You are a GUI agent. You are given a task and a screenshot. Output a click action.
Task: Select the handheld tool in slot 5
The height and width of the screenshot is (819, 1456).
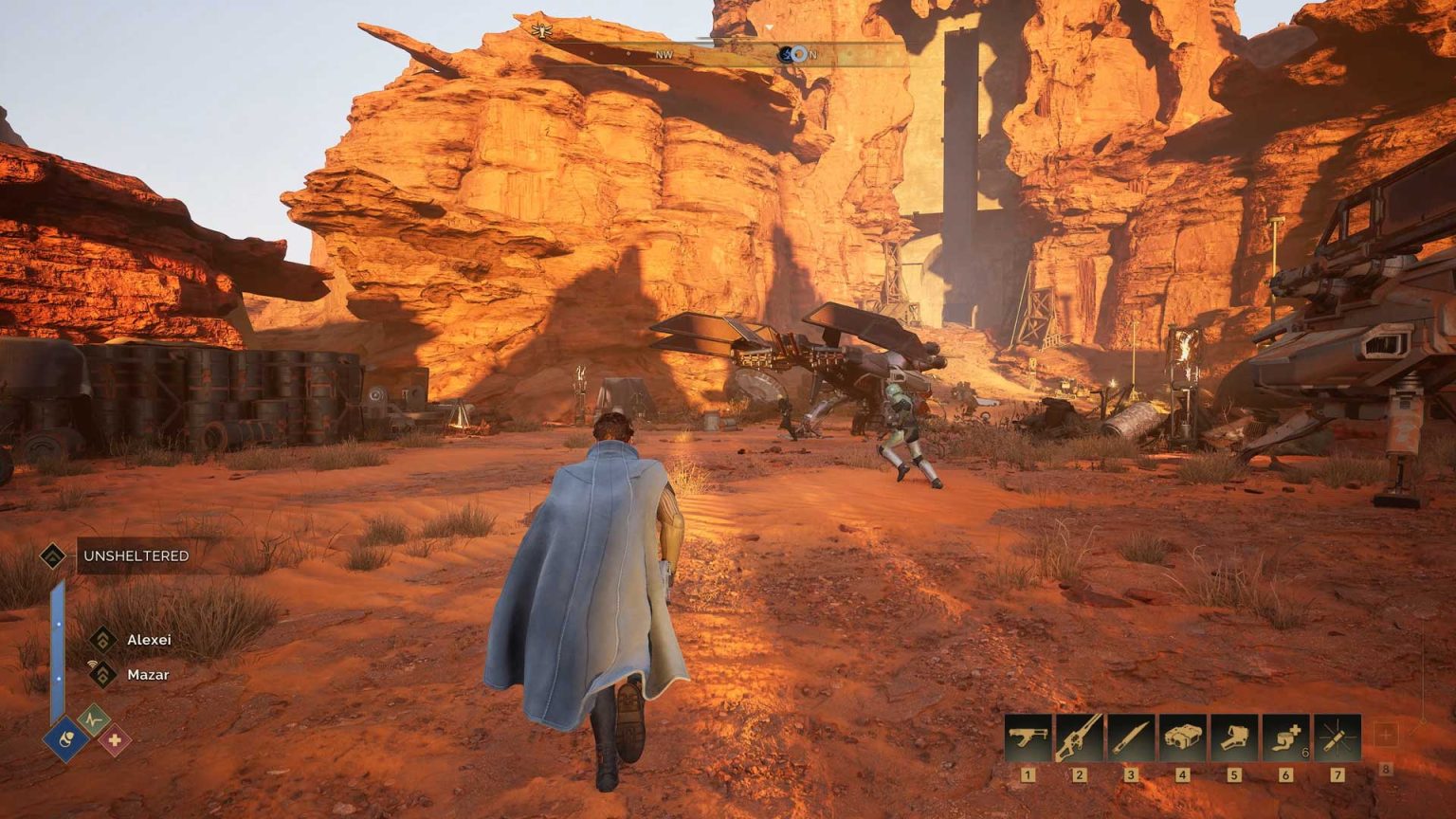pos(1233,738)
